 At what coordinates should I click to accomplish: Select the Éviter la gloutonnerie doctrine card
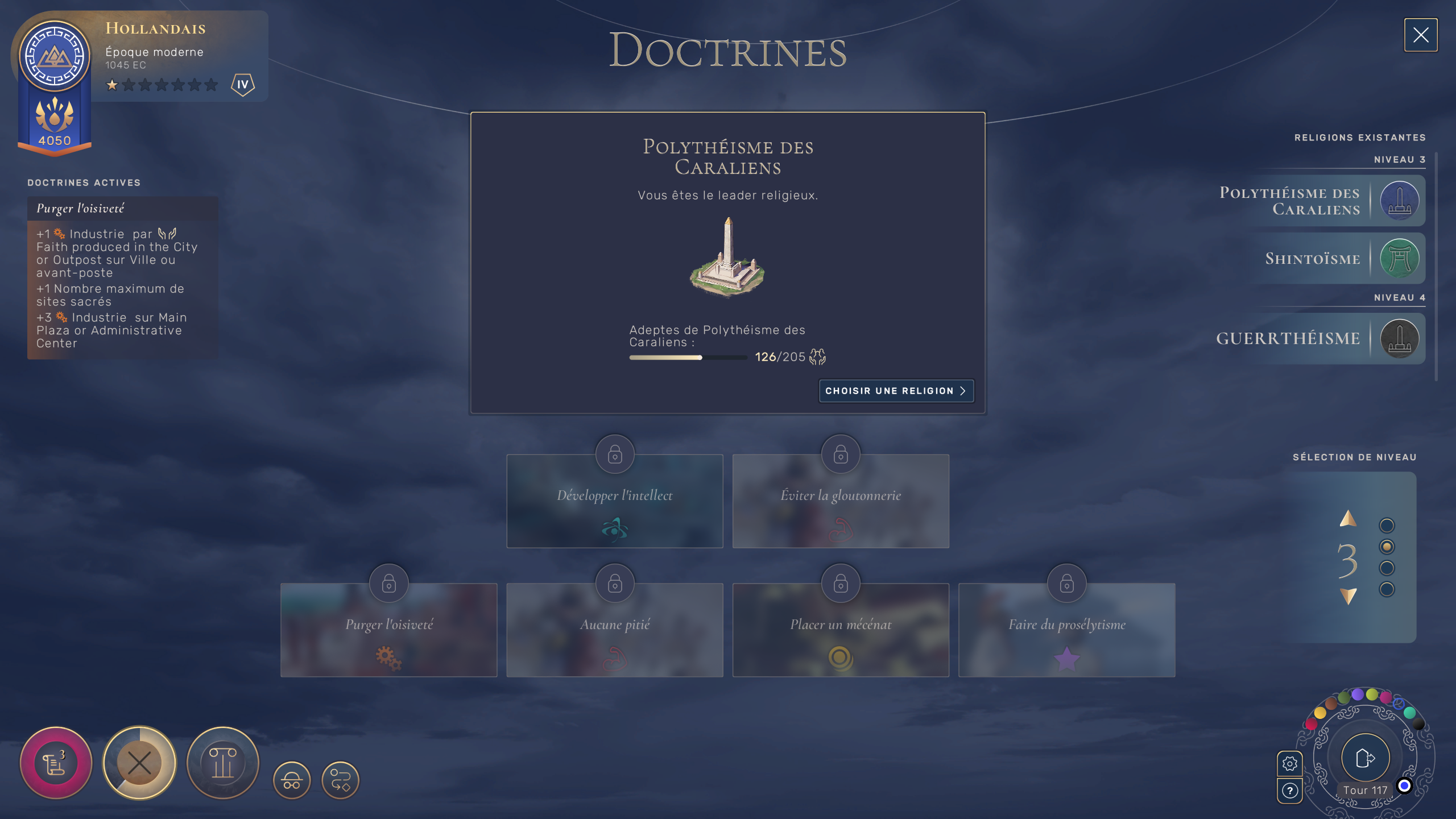click(x=841, y=501)
